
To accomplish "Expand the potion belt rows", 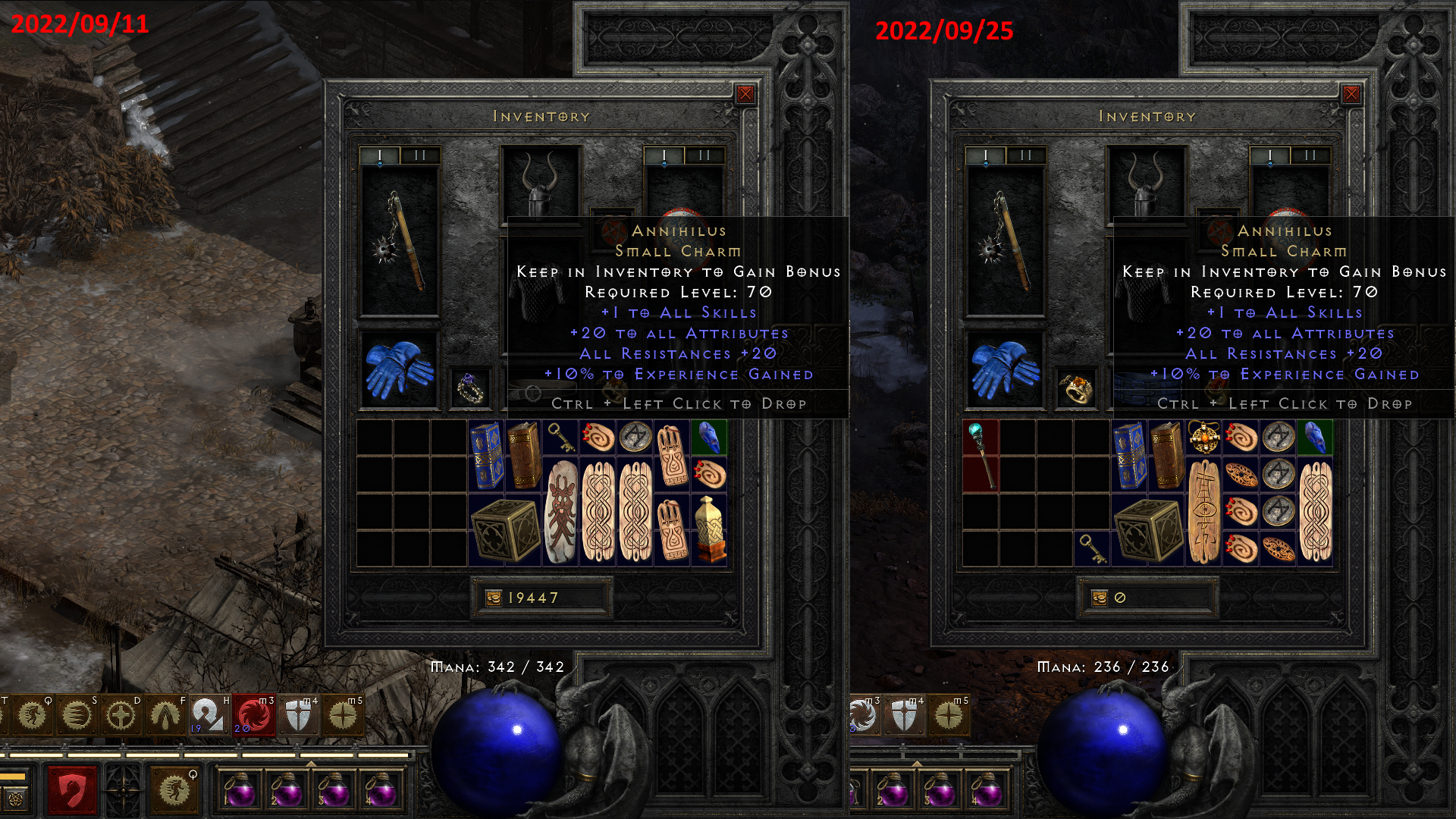I will click(x=310, y=762).
